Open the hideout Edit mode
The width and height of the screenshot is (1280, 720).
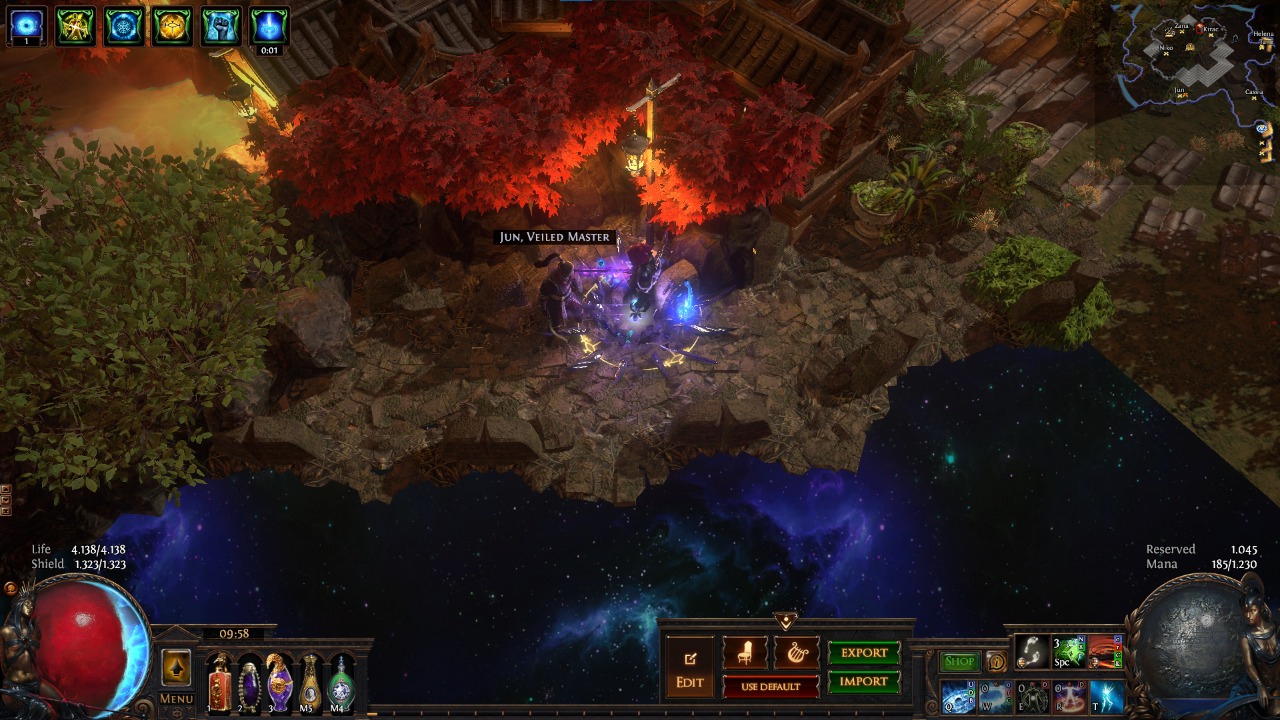(x=690, y=669)
